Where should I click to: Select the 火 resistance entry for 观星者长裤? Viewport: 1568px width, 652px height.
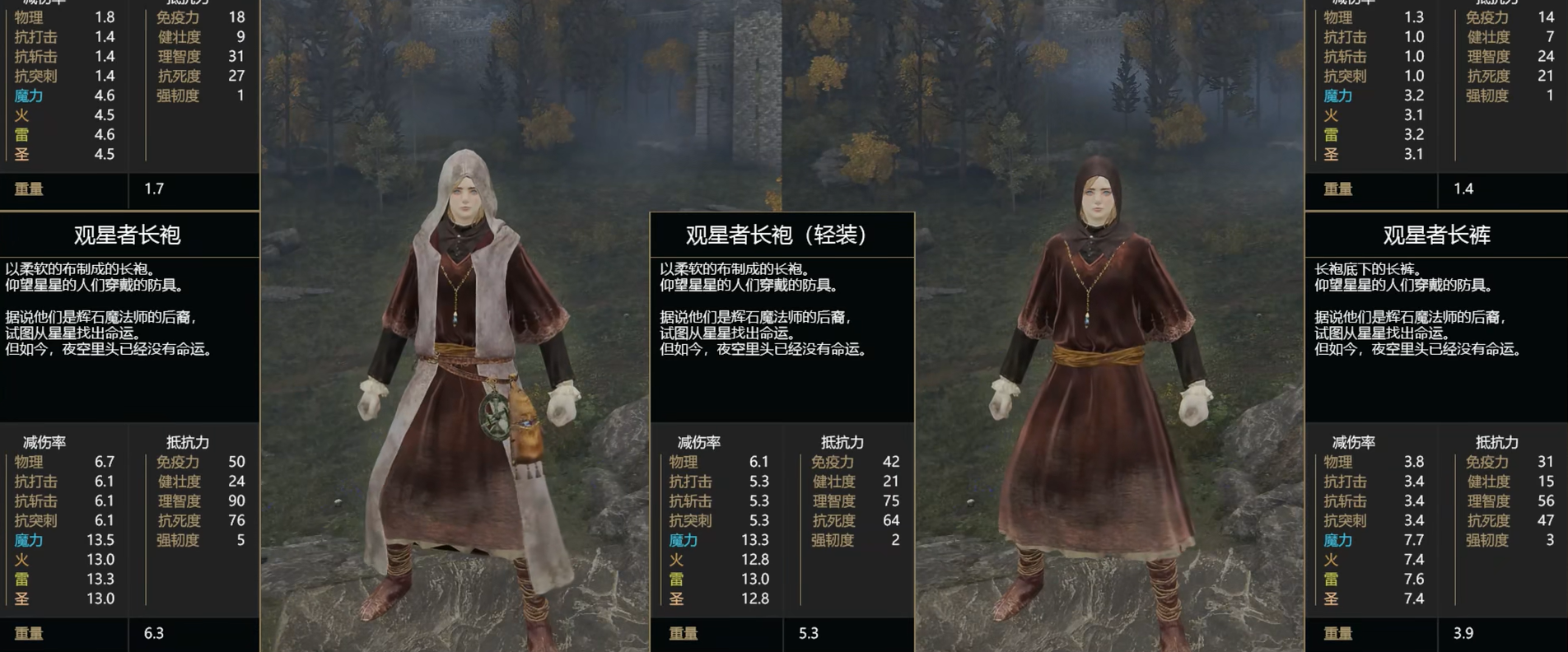[x=1332, y=561]
